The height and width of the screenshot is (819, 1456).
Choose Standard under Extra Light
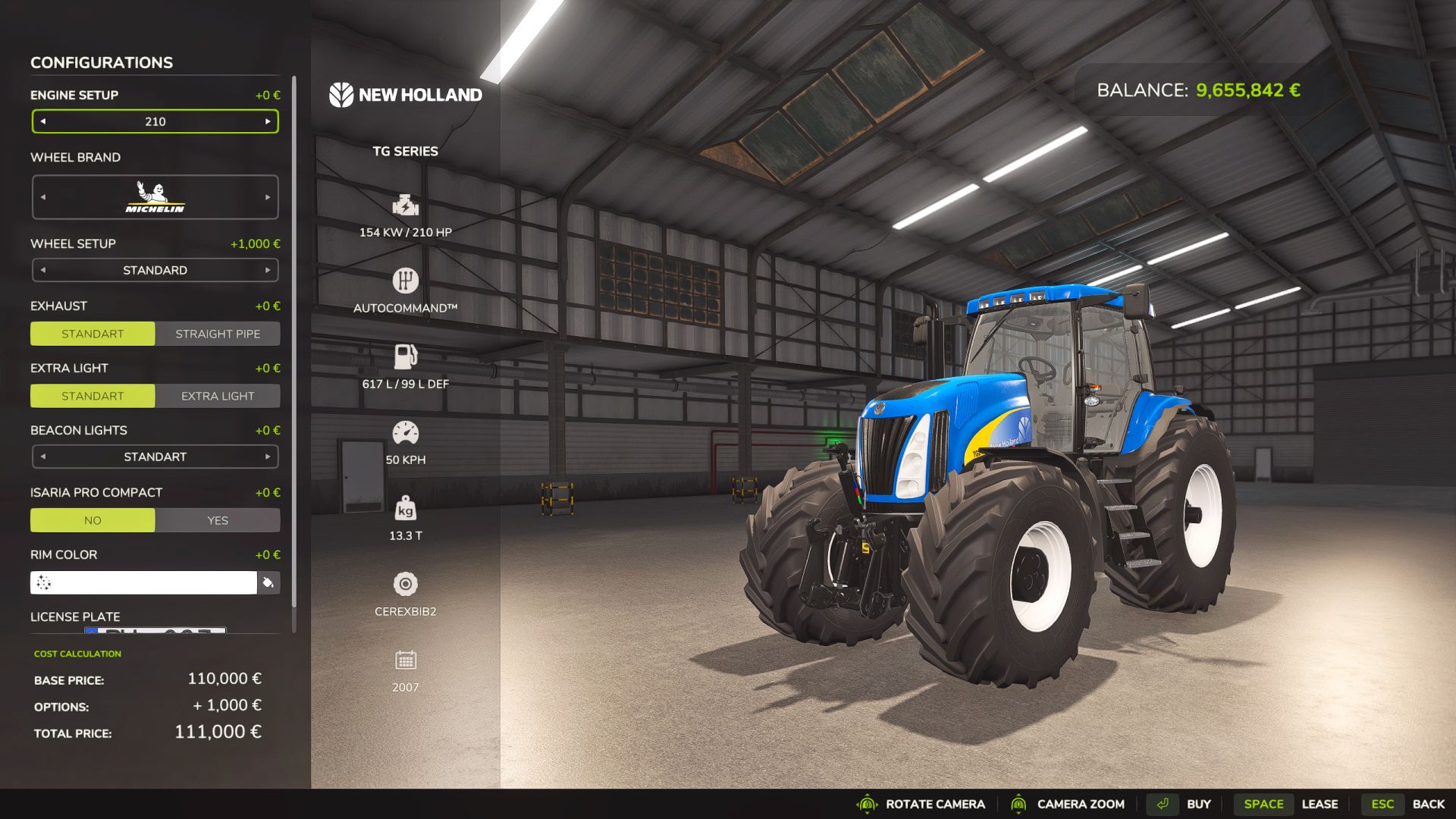(93, 396)
